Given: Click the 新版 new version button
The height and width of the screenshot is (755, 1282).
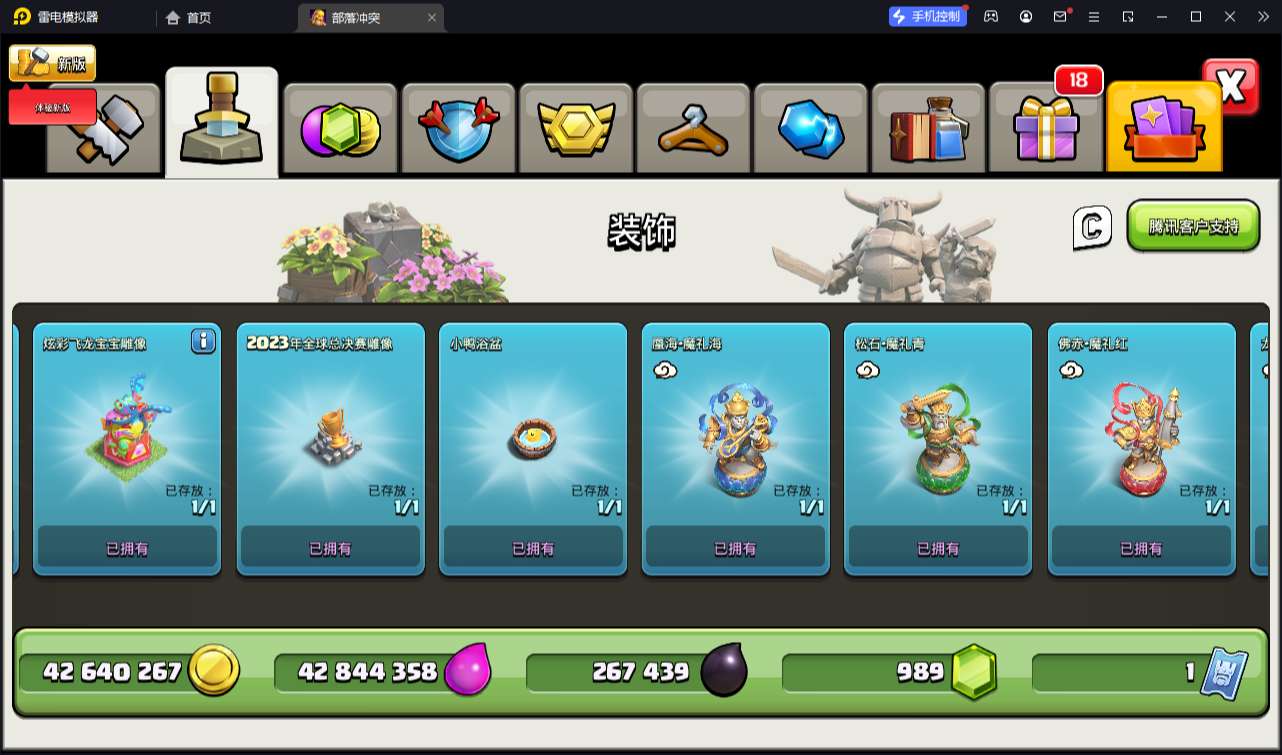Looking at the screenshot, I should click(x=53, y=64).
